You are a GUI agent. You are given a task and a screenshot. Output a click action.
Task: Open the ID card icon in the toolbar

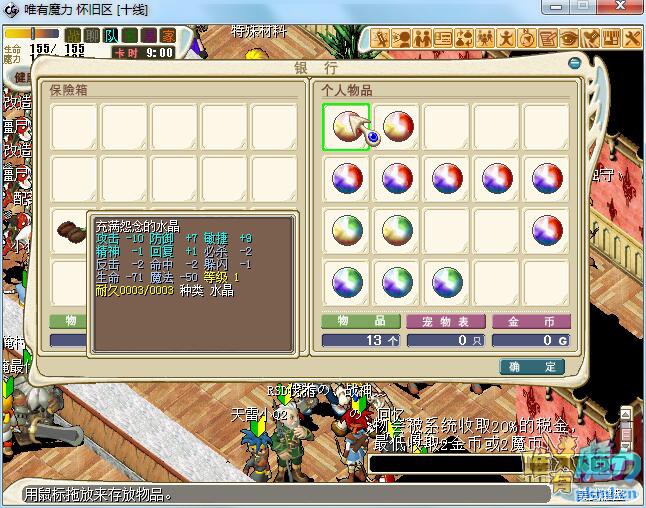point(443,39)
